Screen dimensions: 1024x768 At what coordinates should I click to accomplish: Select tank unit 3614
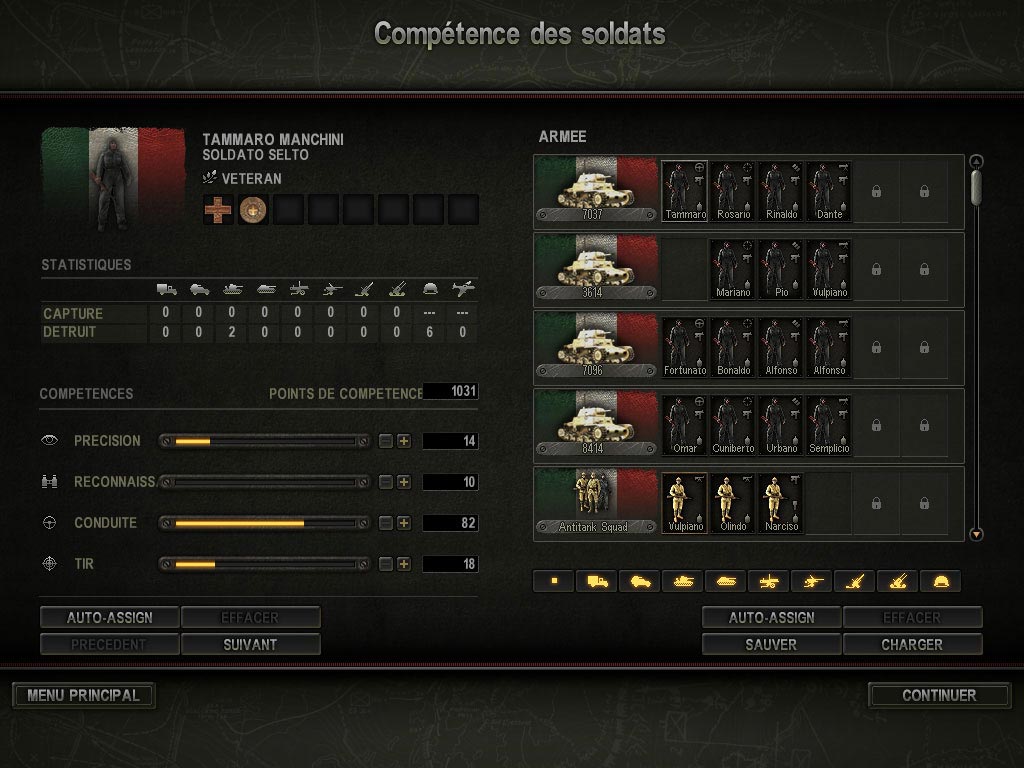click(x=595, y=268)
